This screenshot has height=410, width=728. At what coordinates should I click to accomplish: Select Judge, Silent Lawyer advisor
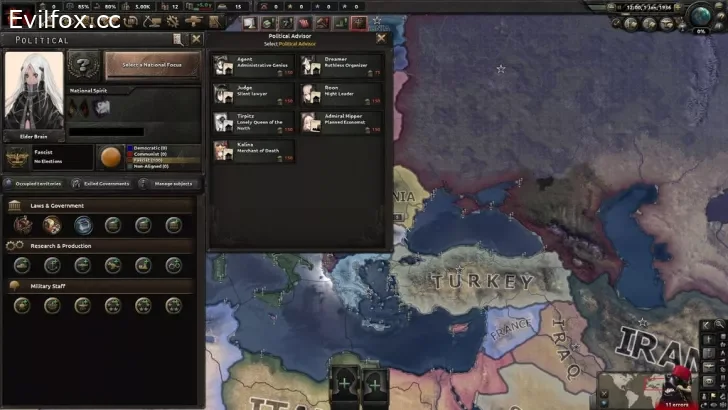pyautogui.click(x=253, y=94)
